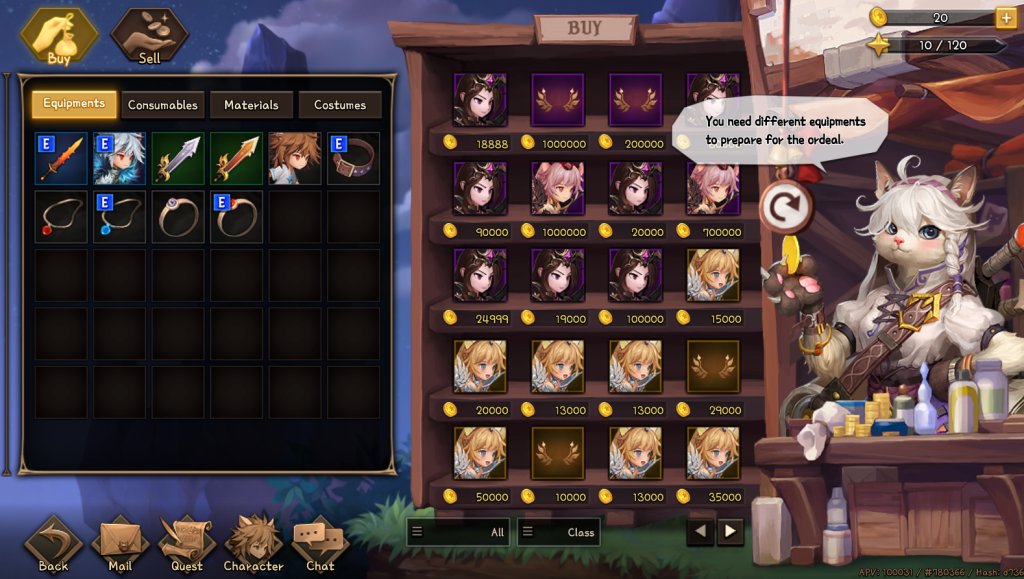Go to the previous shop page
The width and height of the screenshot is (1024, 579).
(x=701, y=531)
